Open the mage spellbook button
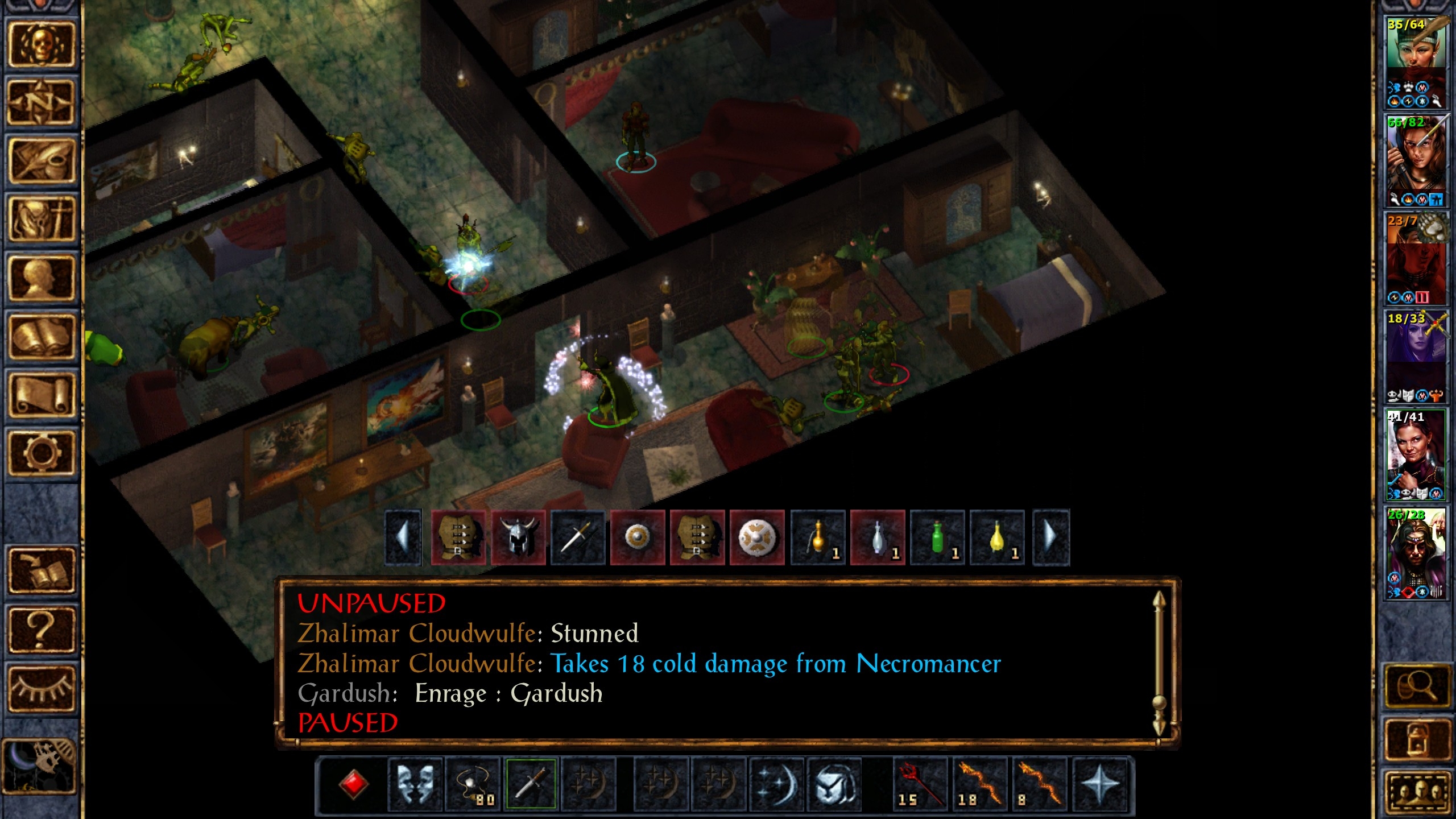 [x=41, y=337]
